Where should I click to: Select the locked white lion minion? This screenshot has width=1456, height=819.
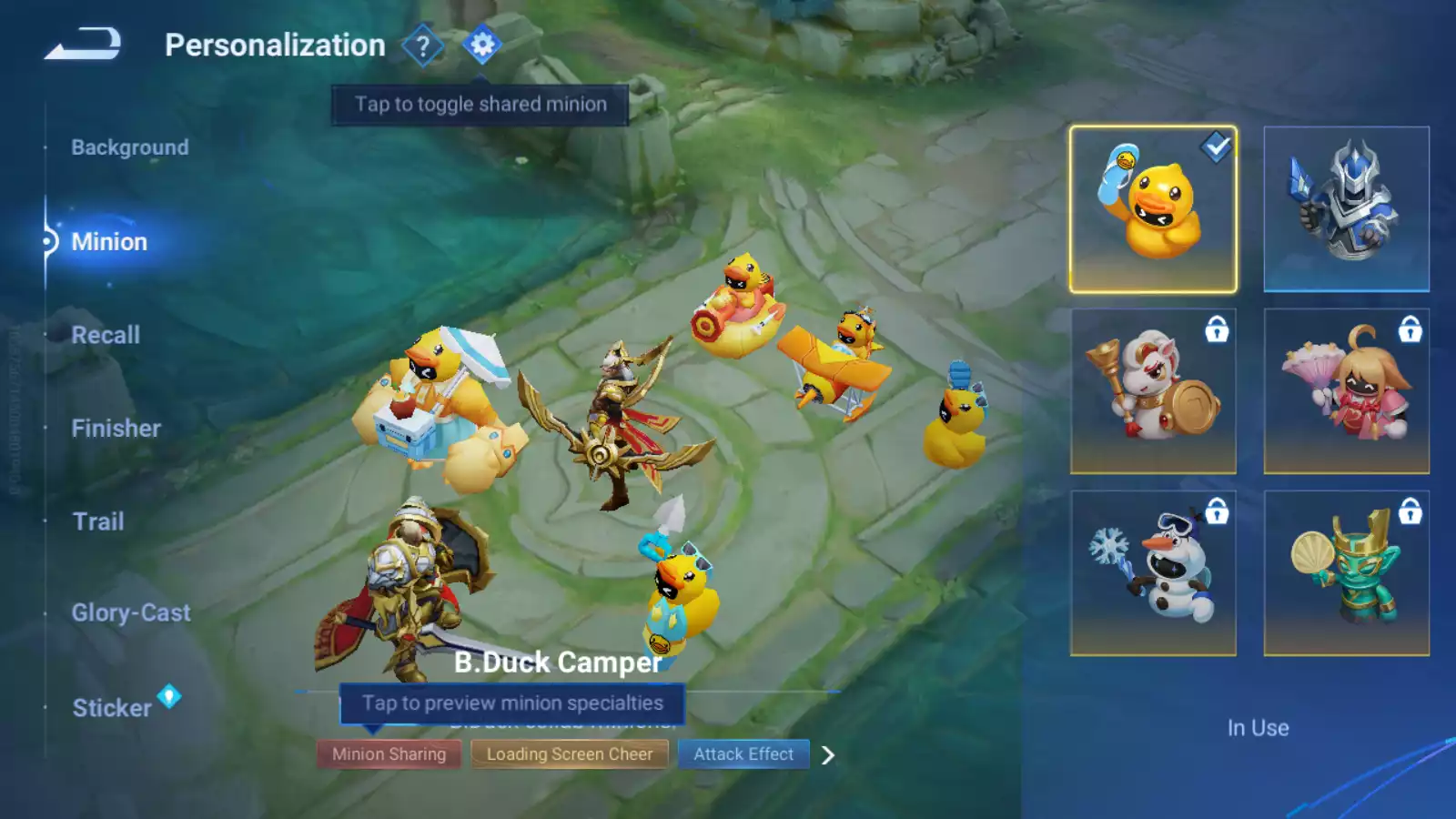1153,391
